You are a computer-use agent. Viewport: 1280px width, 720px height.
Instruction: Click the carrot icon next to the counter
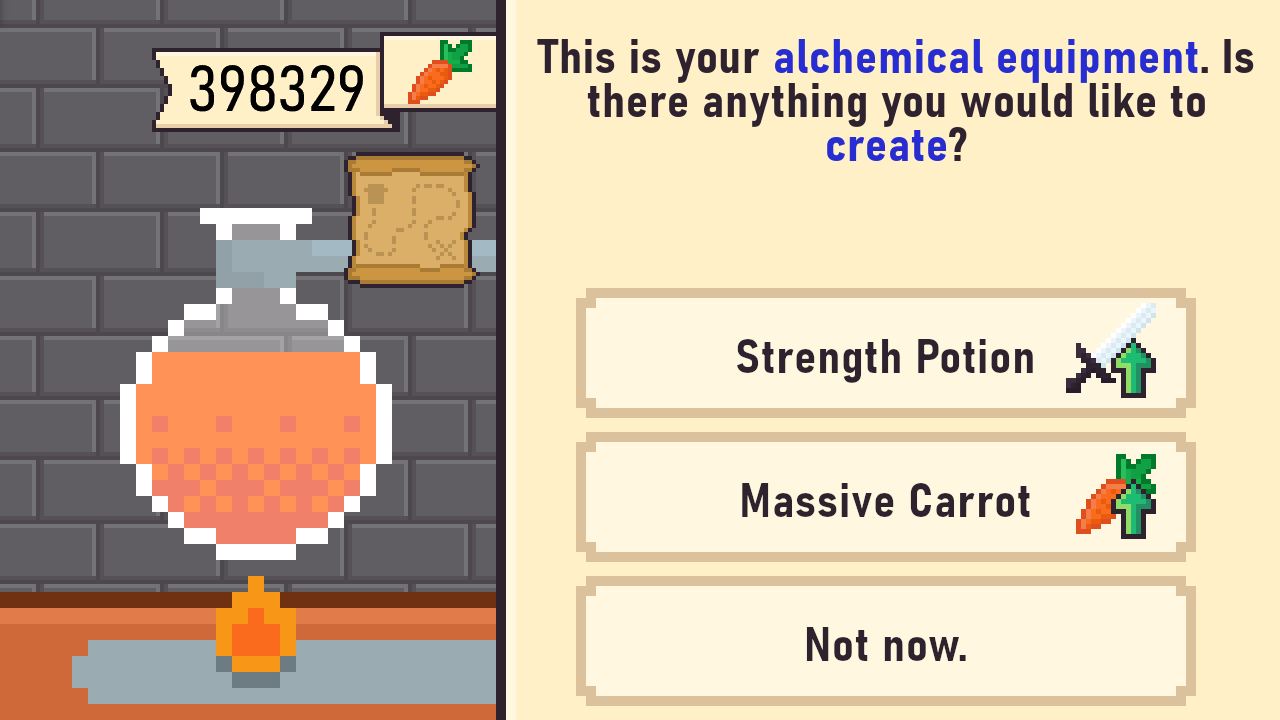[x=438, y=71]
